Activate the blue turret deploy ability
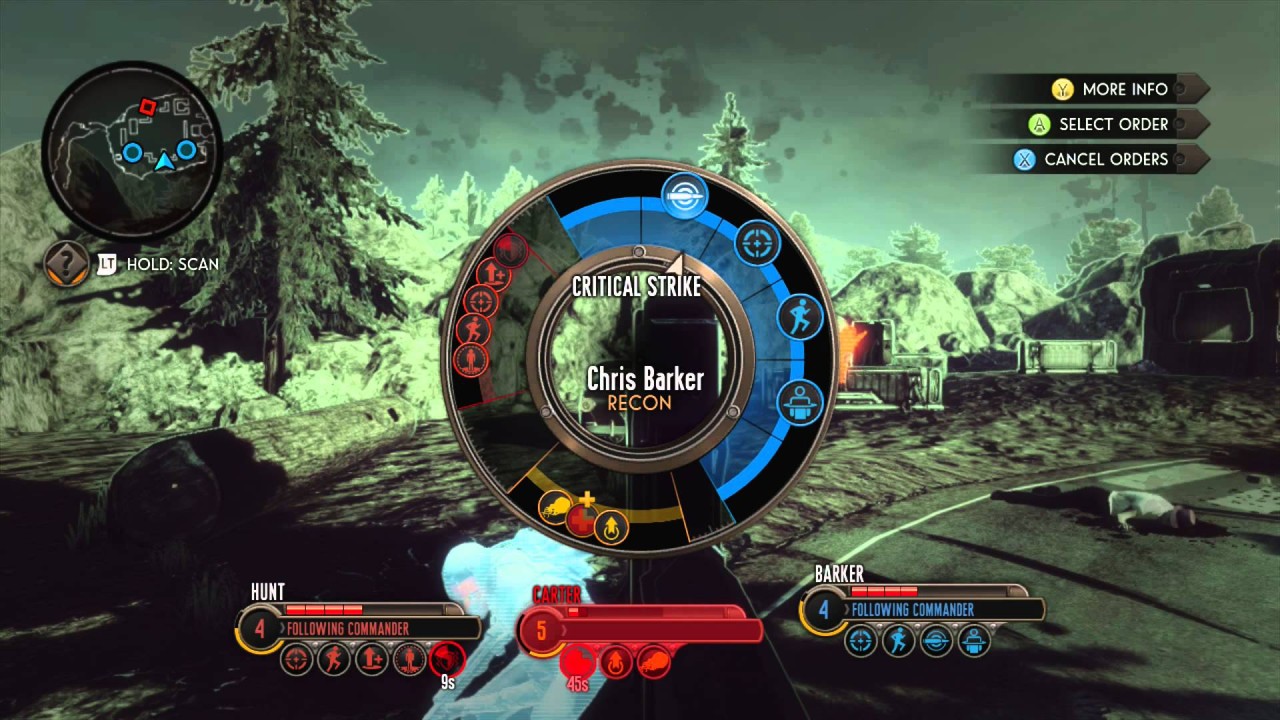The image size is (1280, 720). 799,403
